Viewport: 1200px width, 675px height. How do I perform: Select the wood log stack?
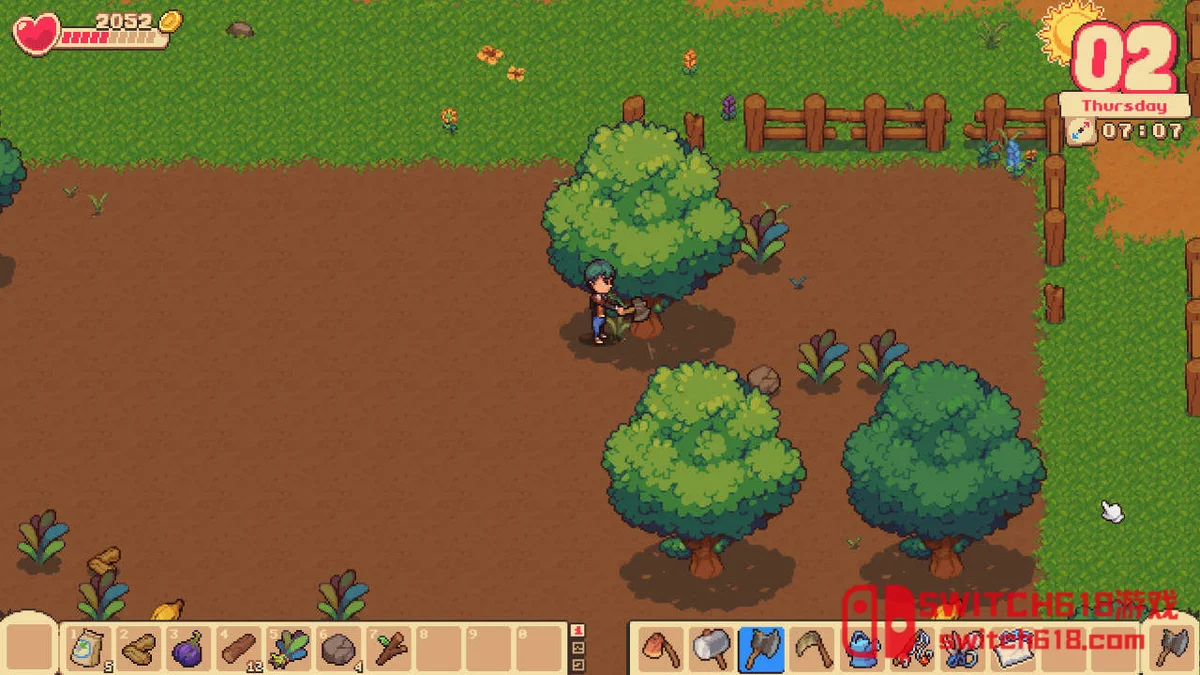(238, 649)
